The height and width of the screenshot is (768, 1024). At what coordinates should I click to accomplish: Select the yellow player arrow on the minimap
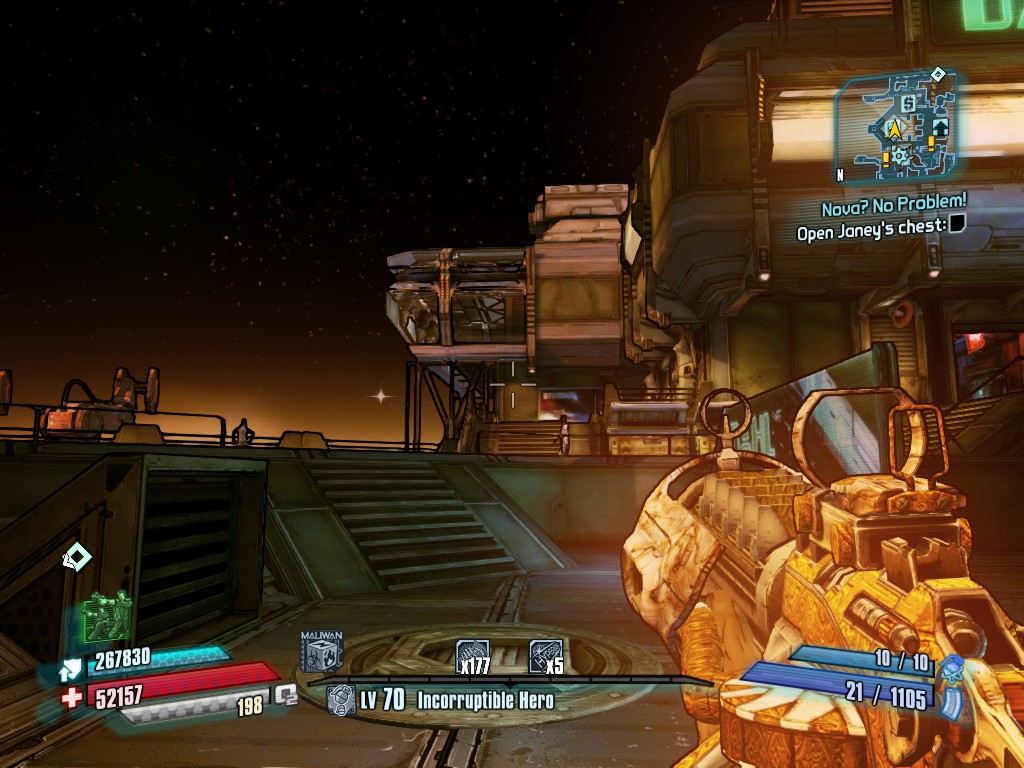pos(894,129)
